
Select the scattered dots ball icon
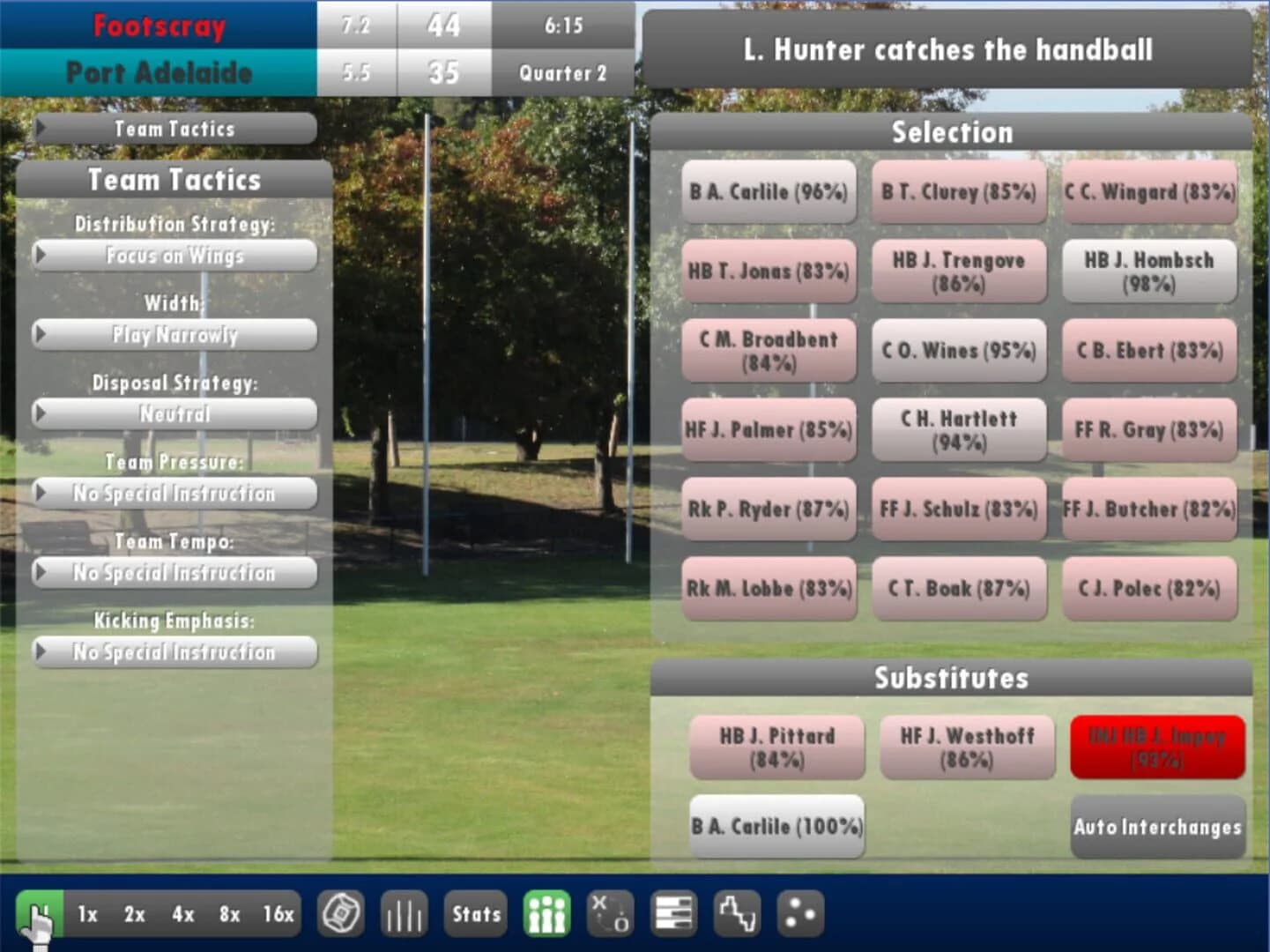point(798,913)
